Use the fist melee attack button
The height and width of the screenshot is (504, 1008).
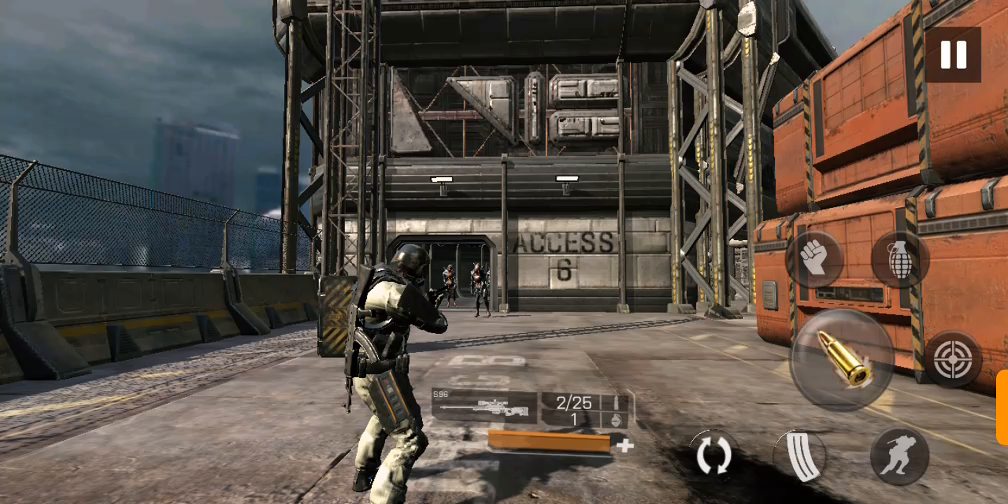click(x=814, y=259)
